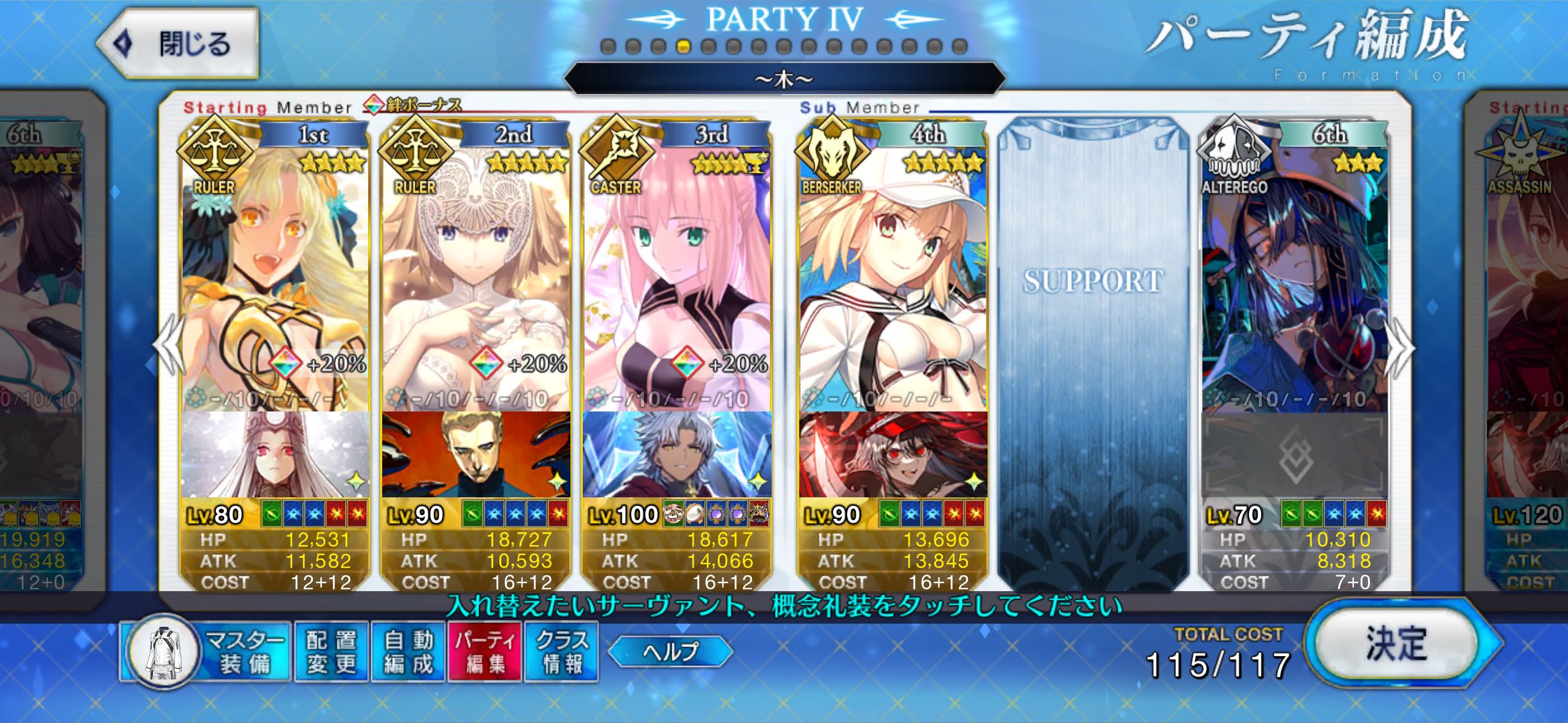The height and width of the screenshot is (723, 1568).
Task: Change the 1st member's white-haired craft essence
Action: point(275,454)
